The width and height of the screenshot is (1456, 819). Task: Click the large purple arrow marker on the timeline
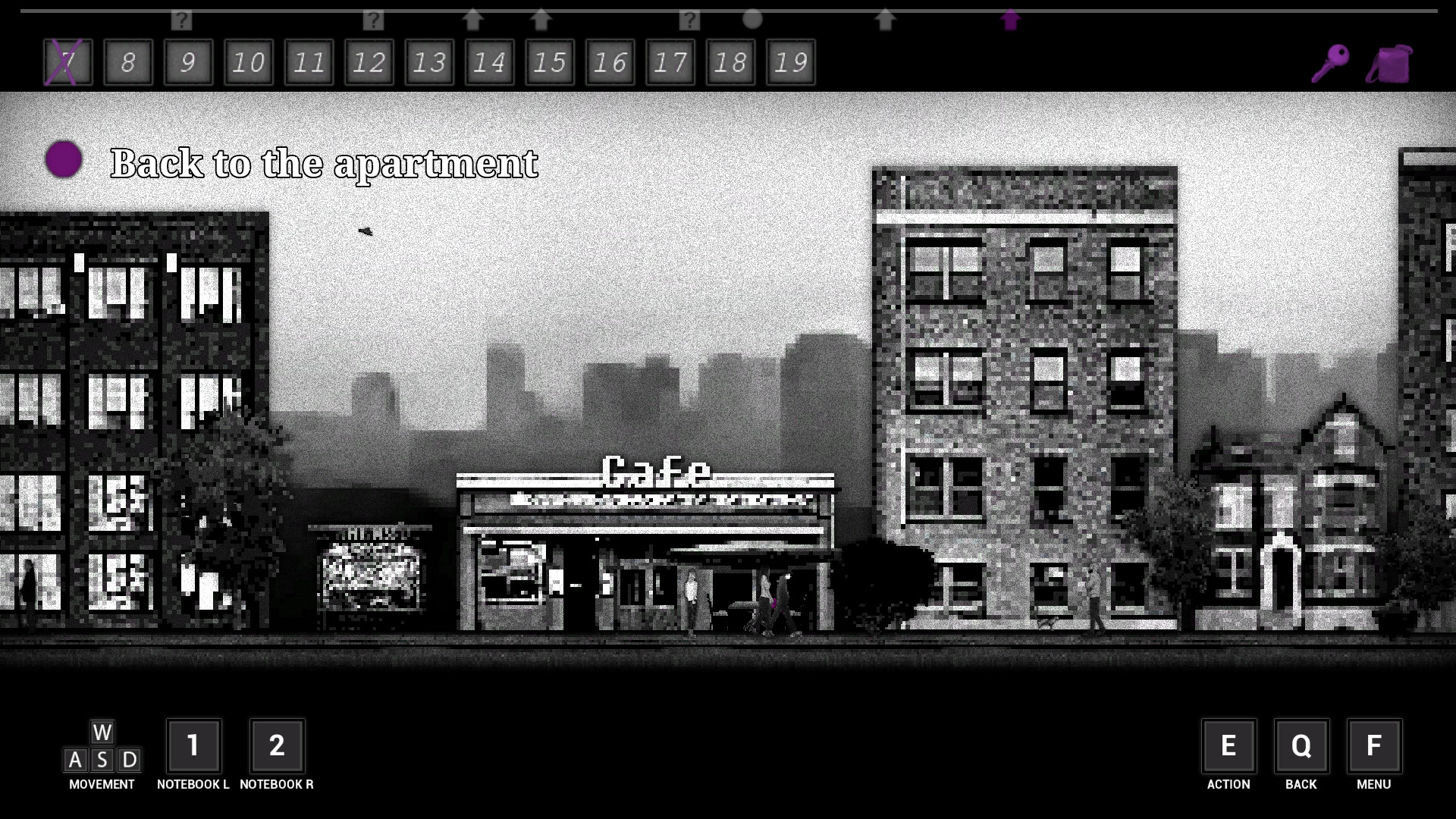tap(1011, 18)
